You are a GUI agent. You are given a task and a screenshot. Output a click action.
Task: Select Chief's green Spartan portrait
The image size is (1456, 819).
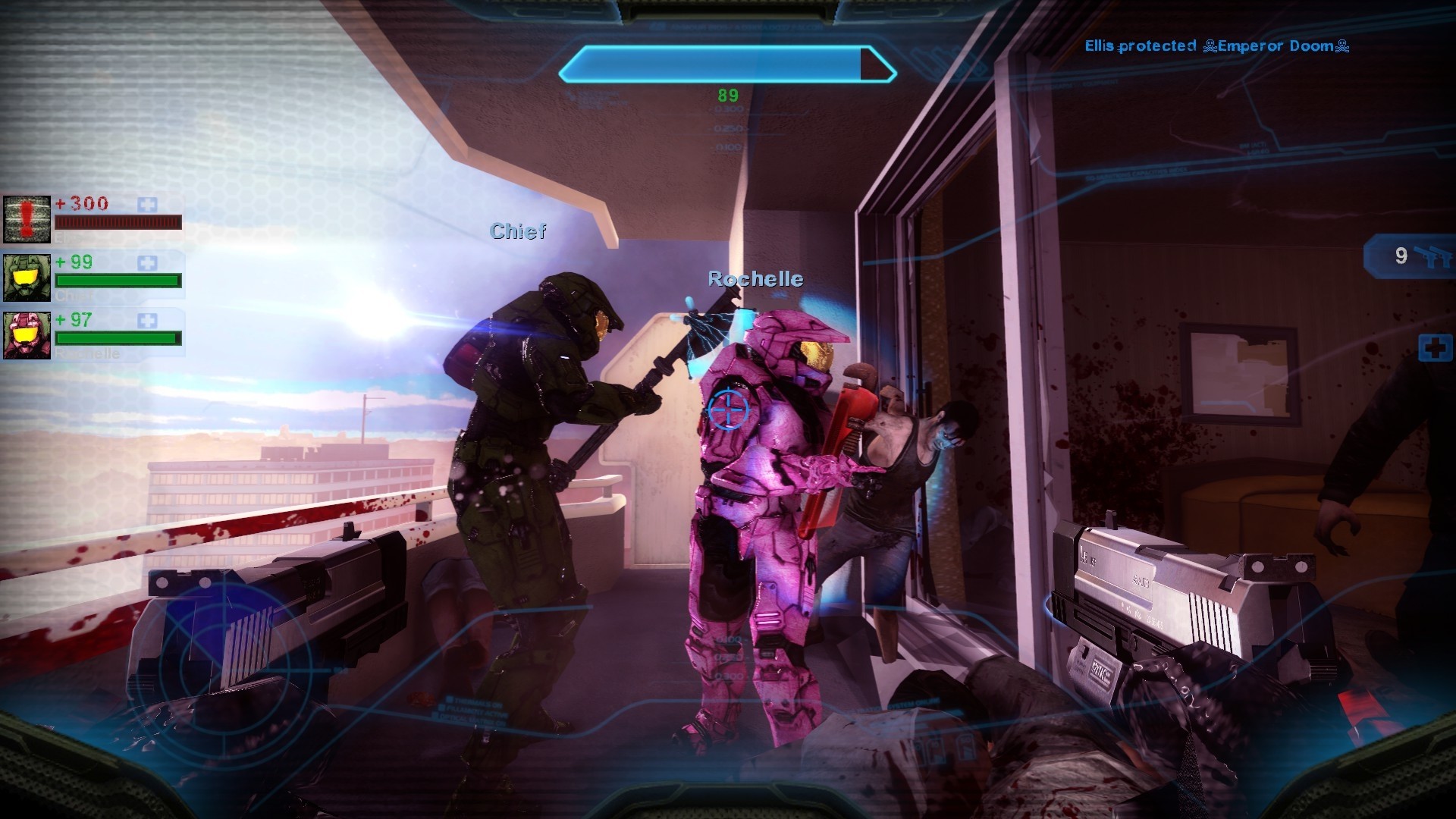pyautogui.click(x=25, y=279)
